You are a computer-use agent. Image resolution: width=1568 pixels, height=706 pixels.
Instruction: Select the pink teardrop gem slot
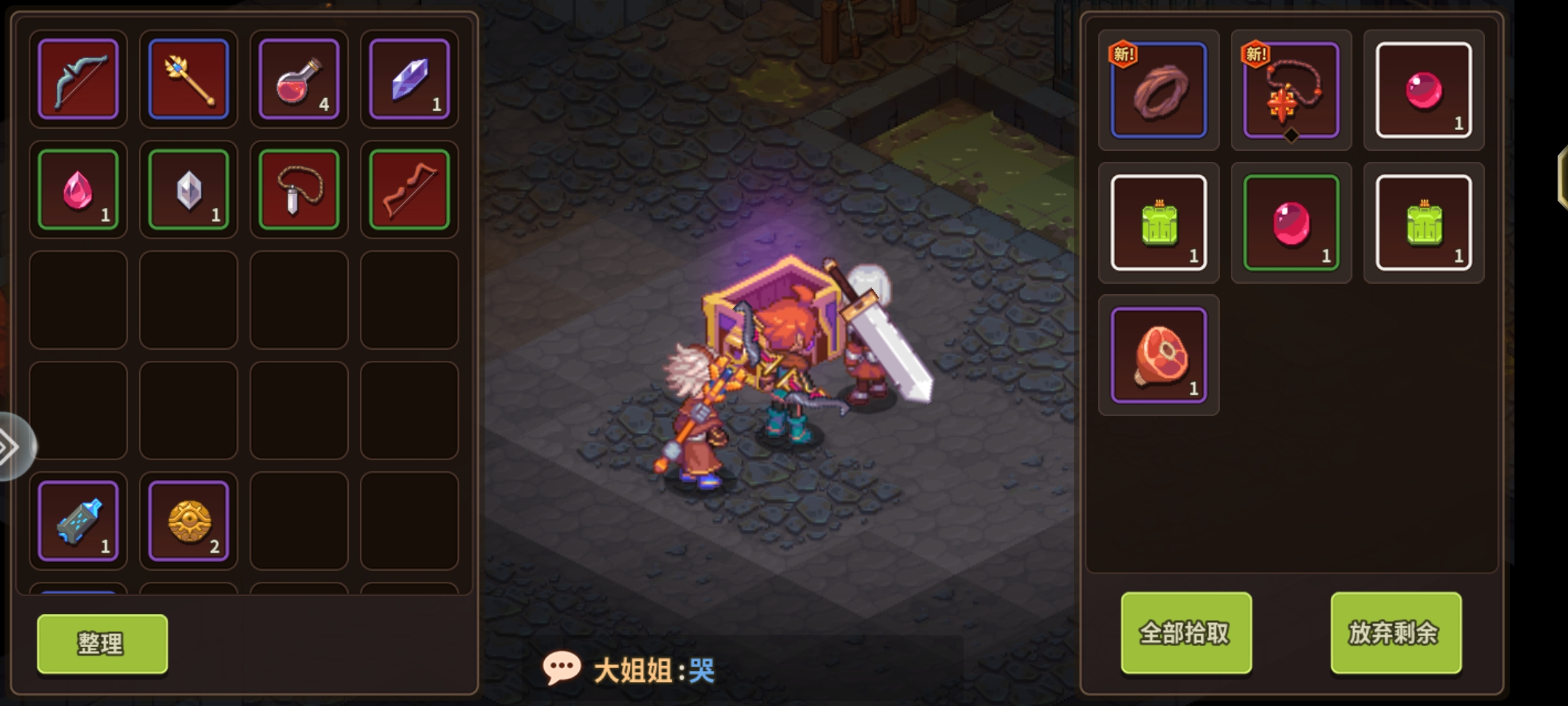pyautogui.click(x=78, y=190)
